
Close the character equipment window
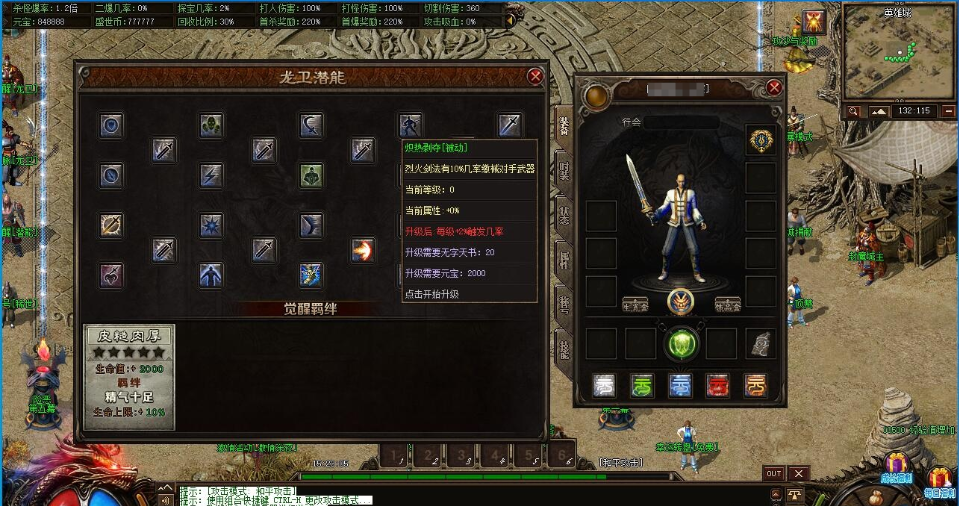(773, 87)
